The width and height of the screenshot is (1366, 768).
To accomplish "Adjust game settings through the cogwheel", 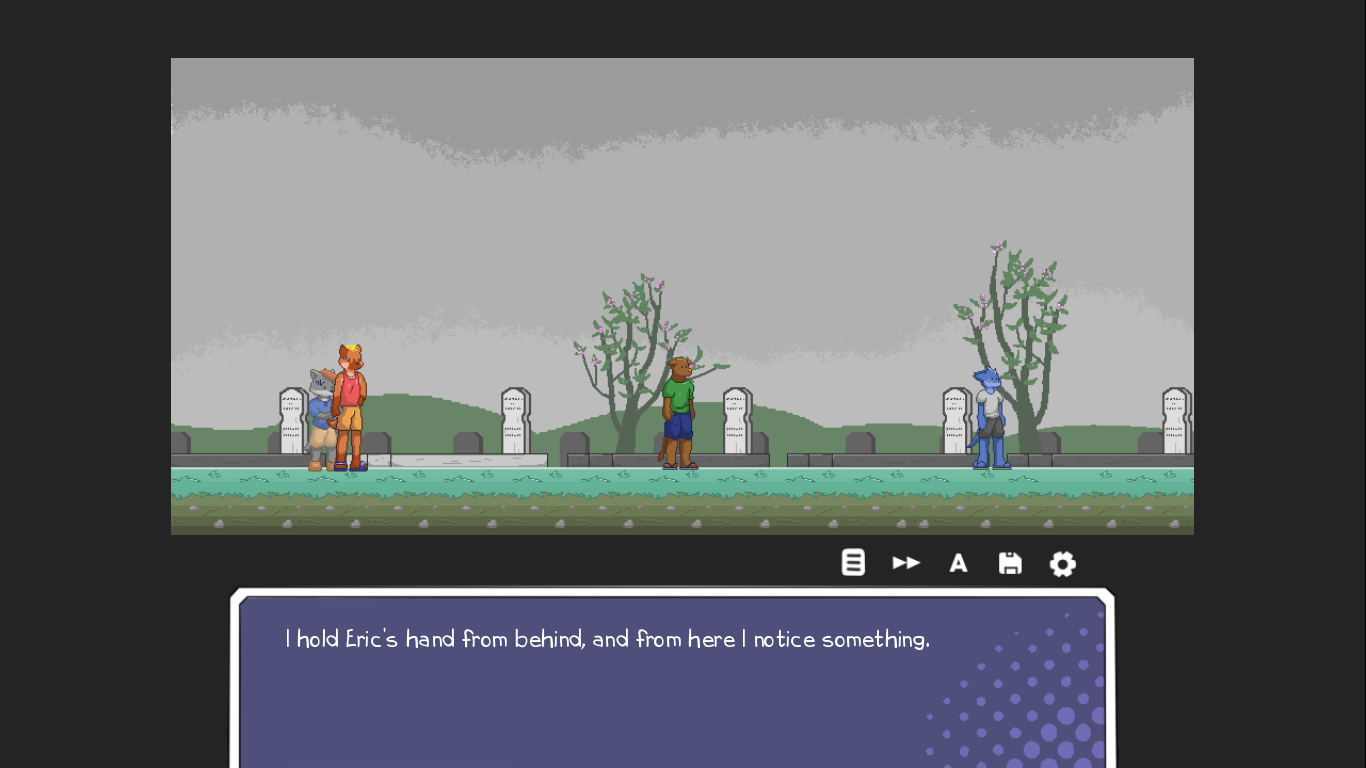I will tap(1062, 564).
